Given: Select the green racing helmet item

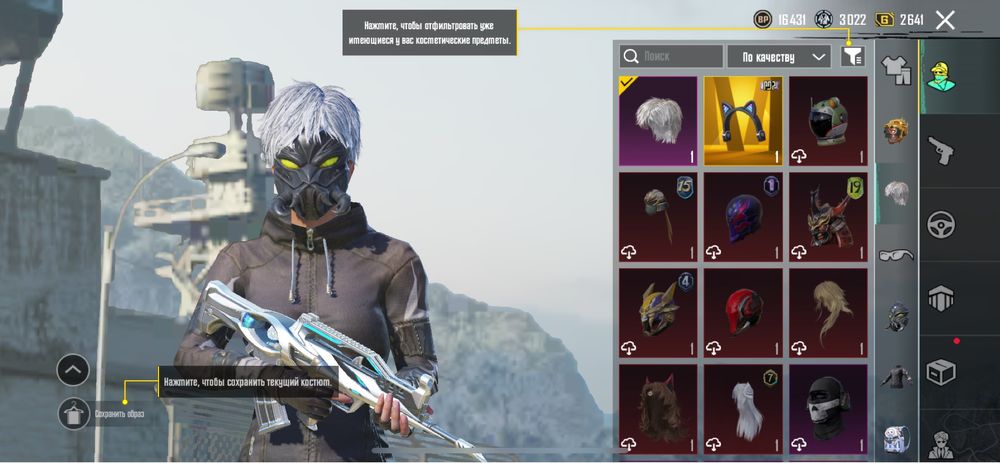Looking at the screenshot, I should tap(828, 120).
